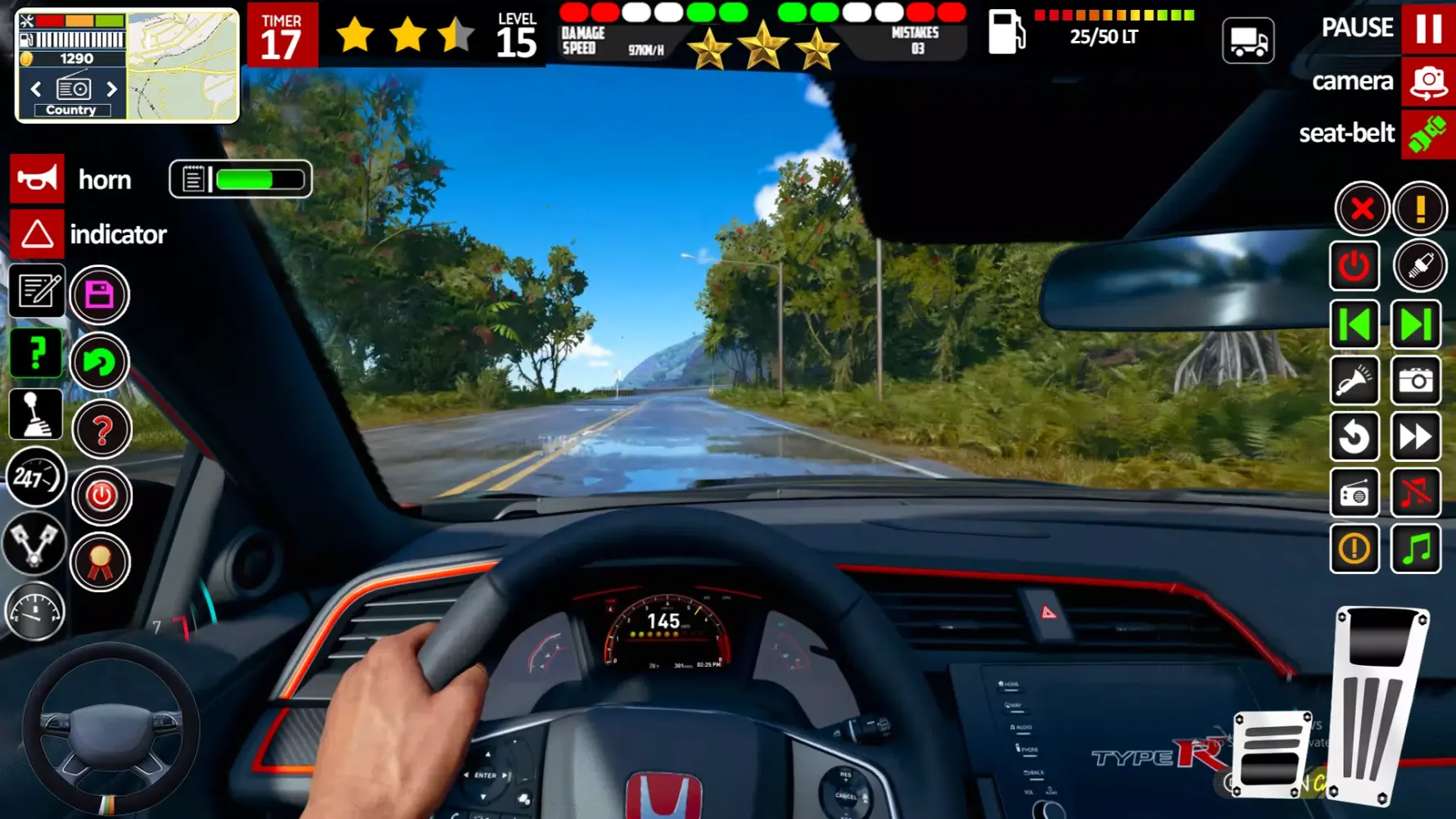Screen dimensions: 1456x819
Task: Tap the pink save disk icon
Action: [x=99, y=295]
